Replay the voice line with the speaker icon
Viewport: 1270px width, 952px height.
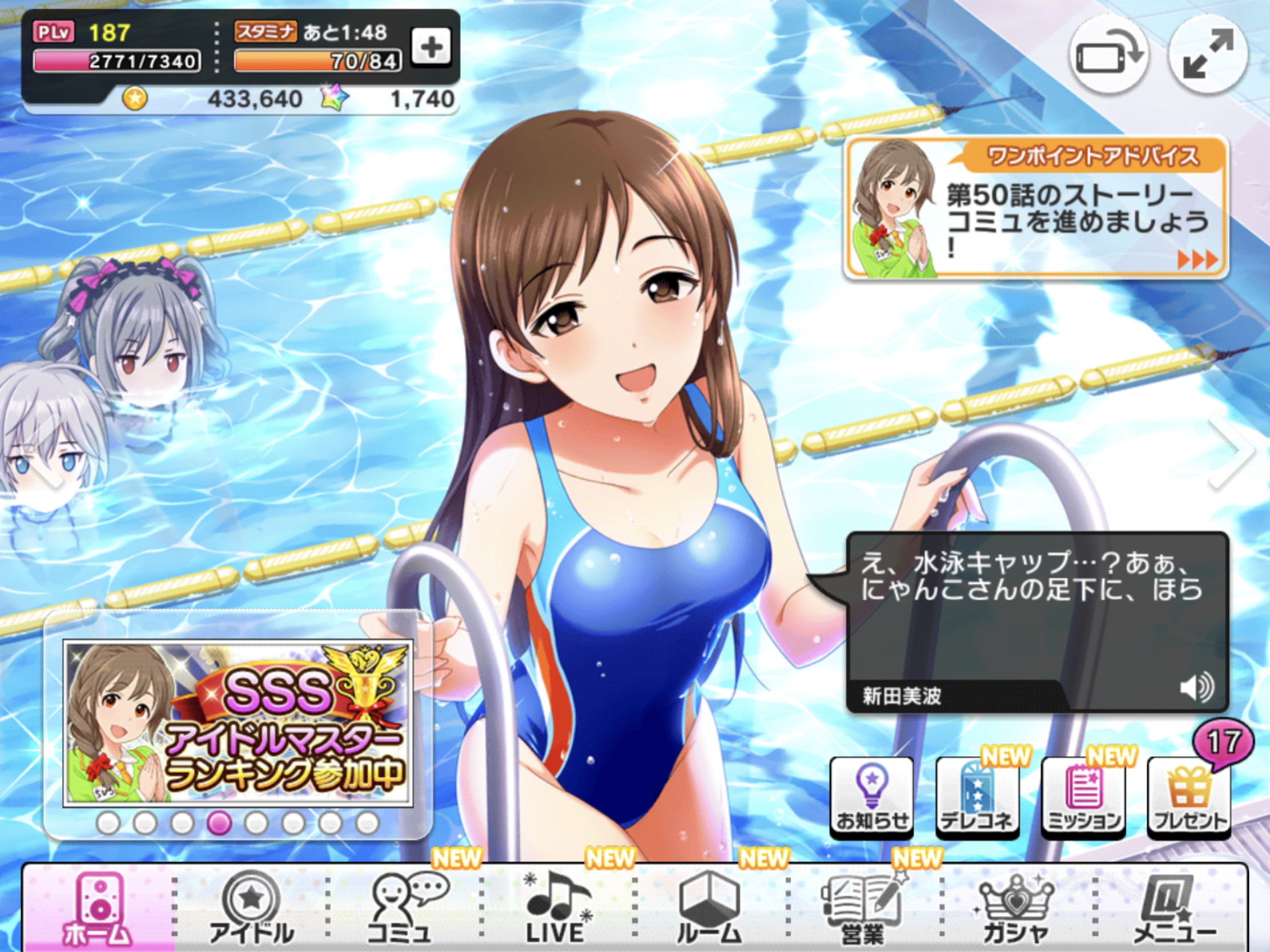1196,687
